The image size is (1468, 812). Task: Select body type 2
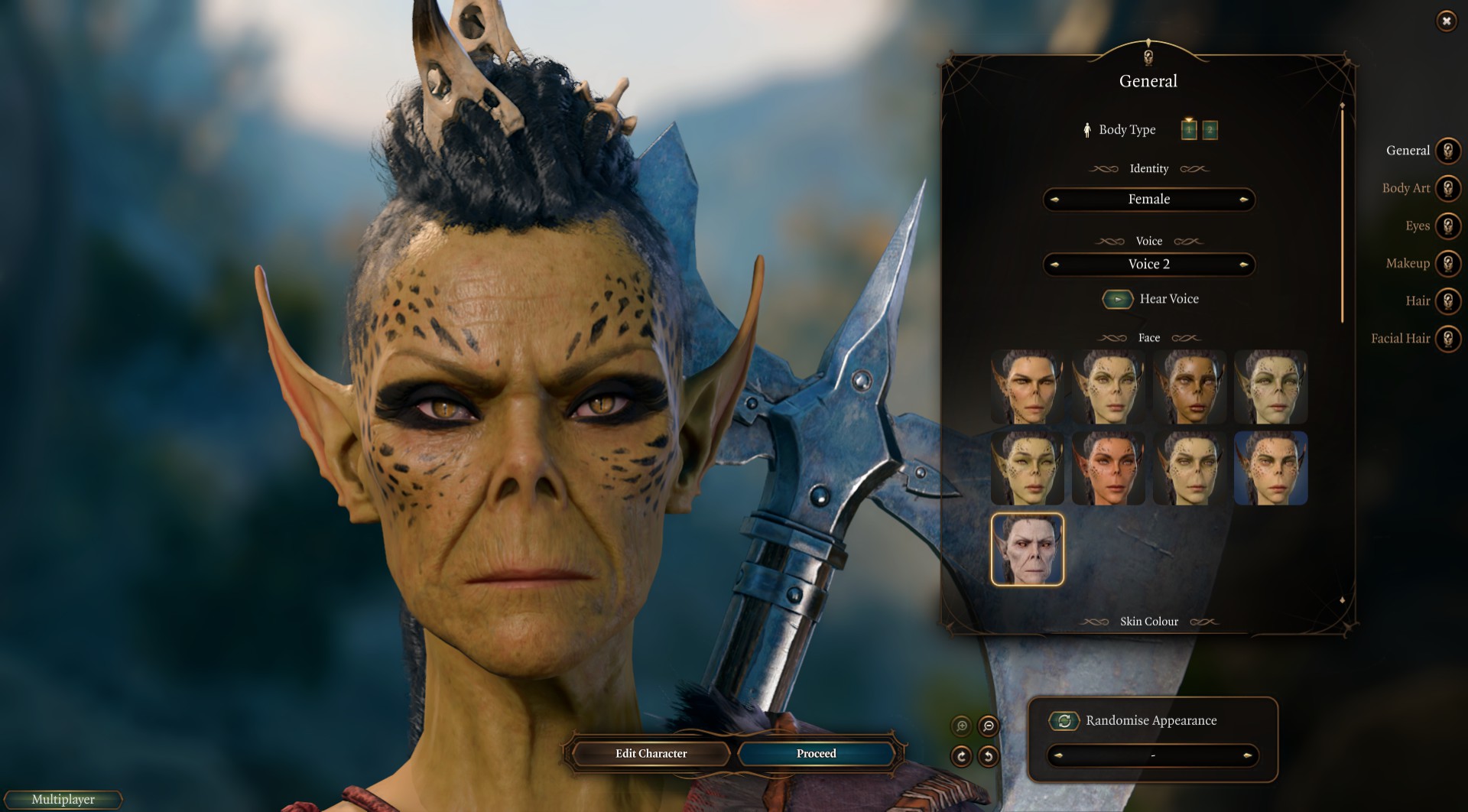[x=1210, y=130]
